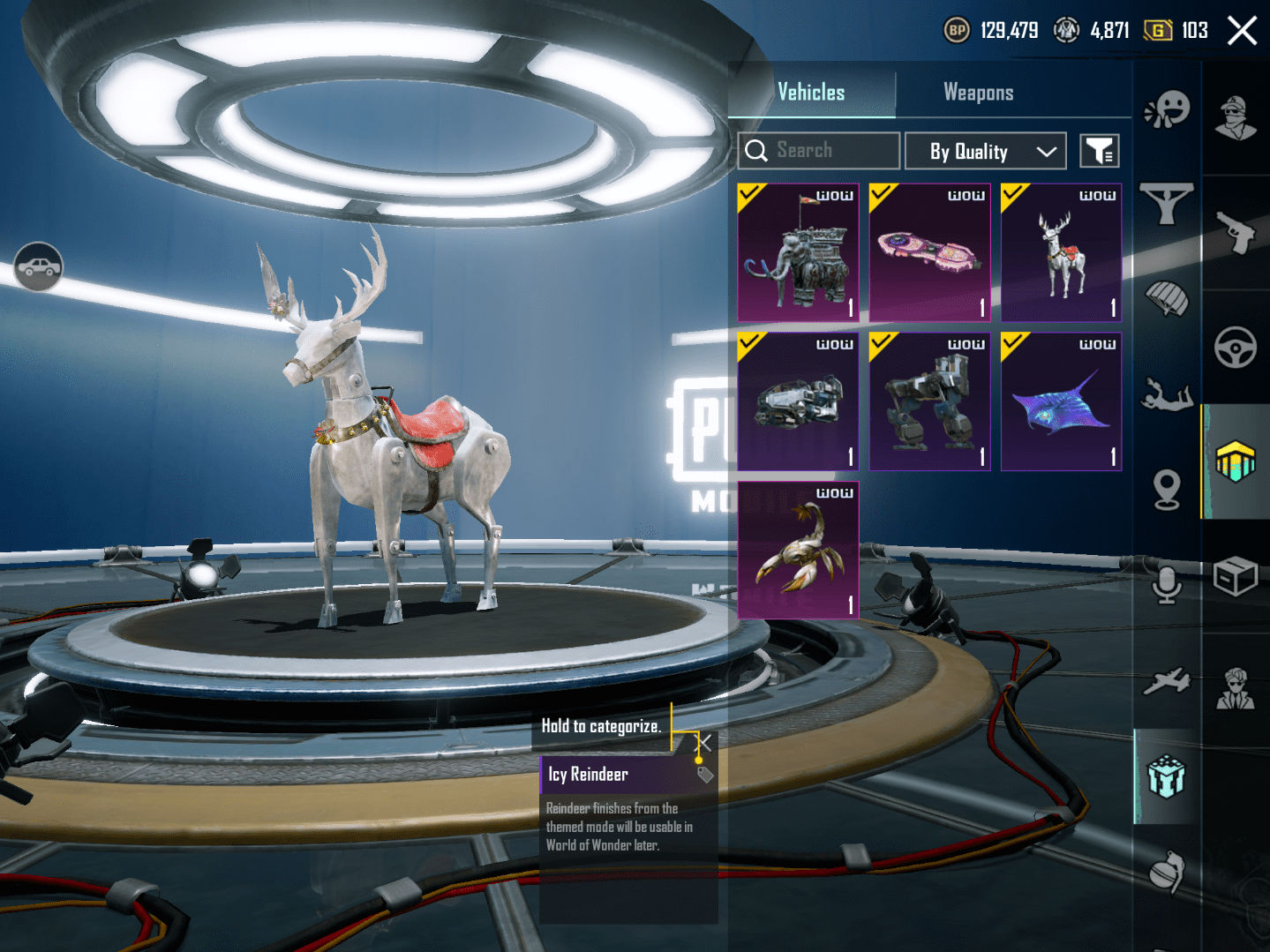Click the Search field
Image resolution: width=1270 pixels, height=952 pixels.
819,151
